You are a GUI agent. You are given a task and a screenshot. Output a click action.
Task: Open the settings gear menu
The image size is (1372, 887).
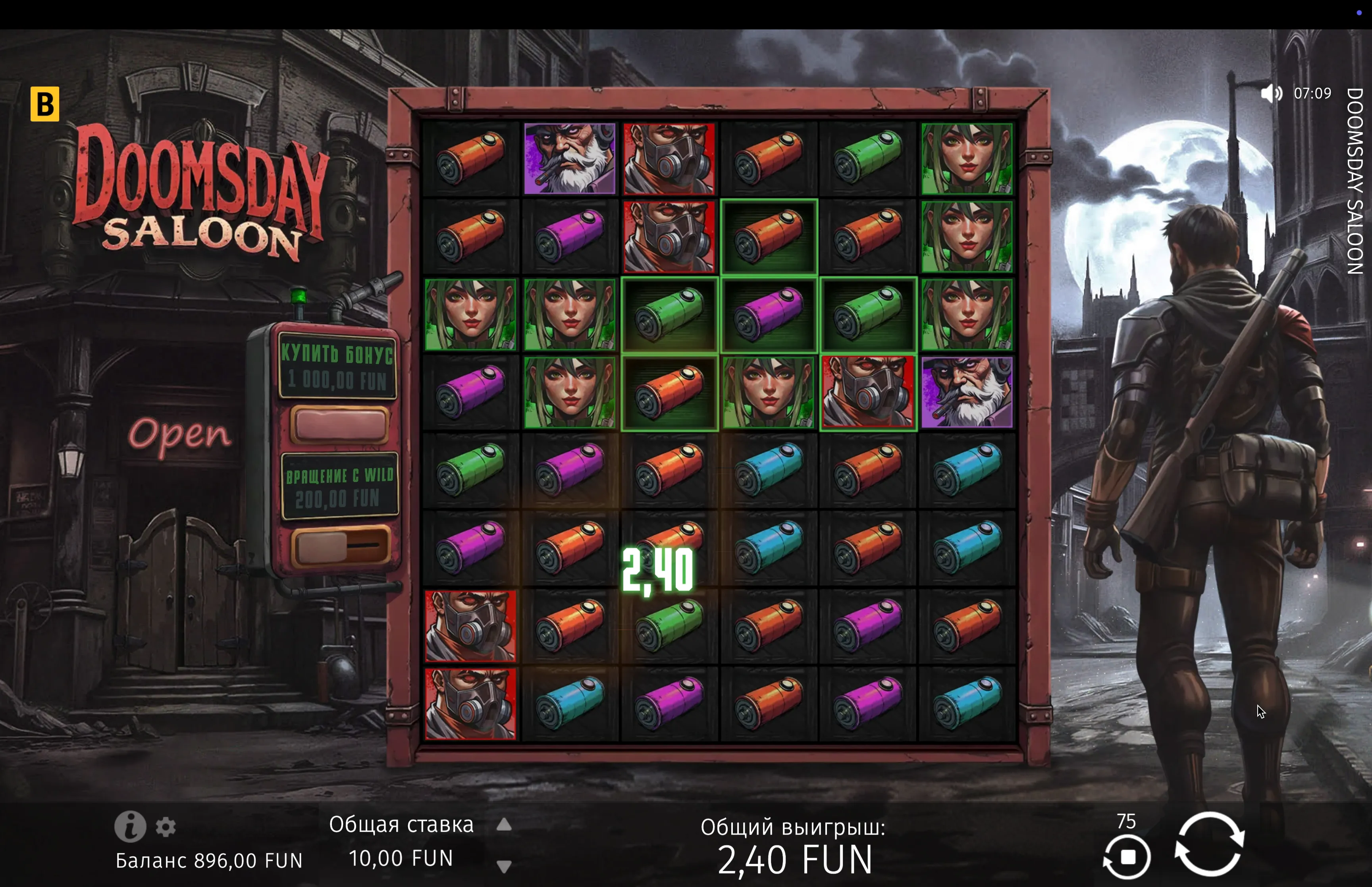tap(166, 827)
